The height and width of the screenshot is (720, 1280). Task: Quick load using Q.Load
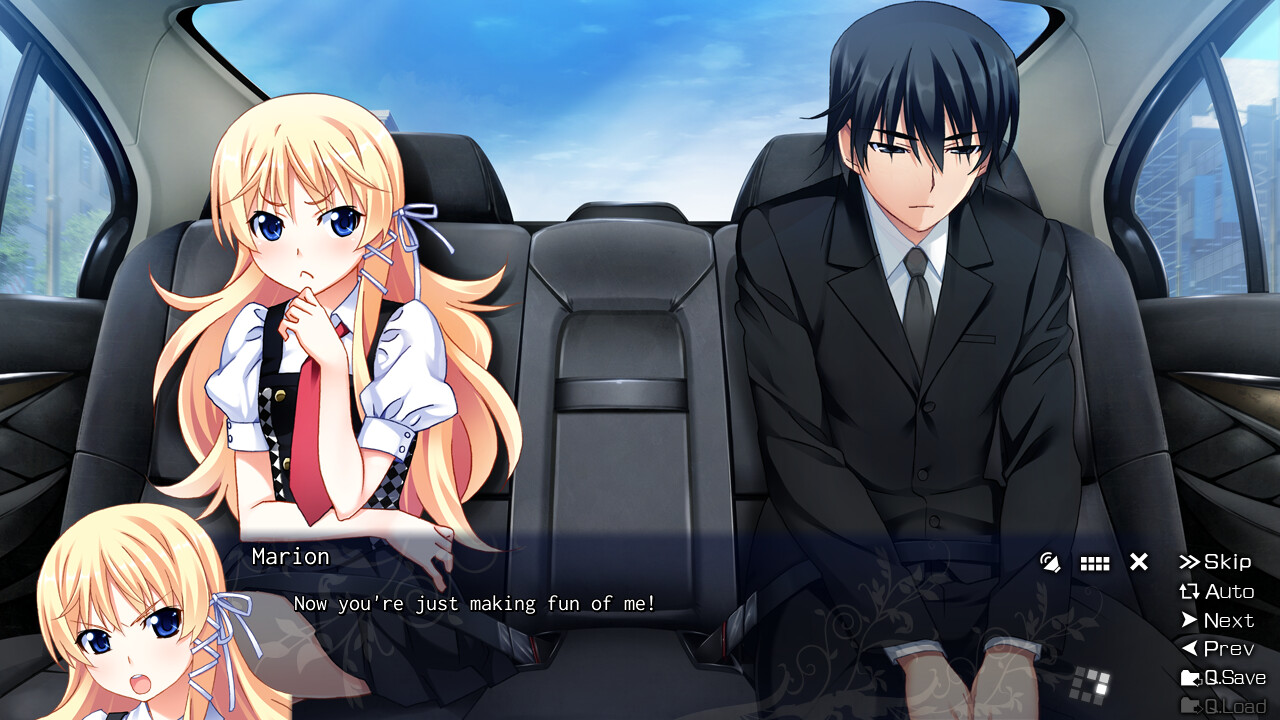pos(1223,706)
